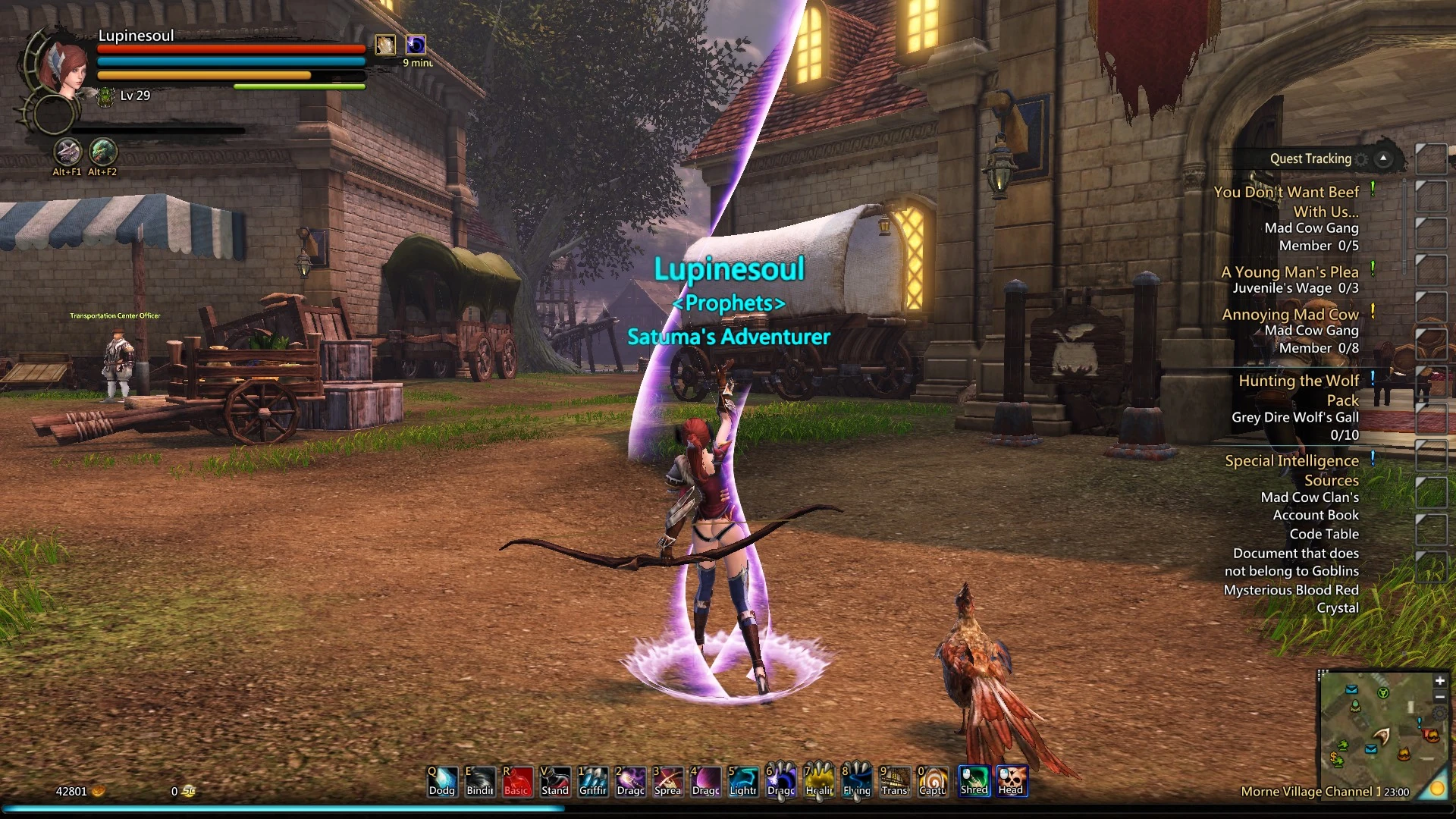1456x819 pixels.
Task: Use the Capture spiral skill
Action: tap(933, 780)
